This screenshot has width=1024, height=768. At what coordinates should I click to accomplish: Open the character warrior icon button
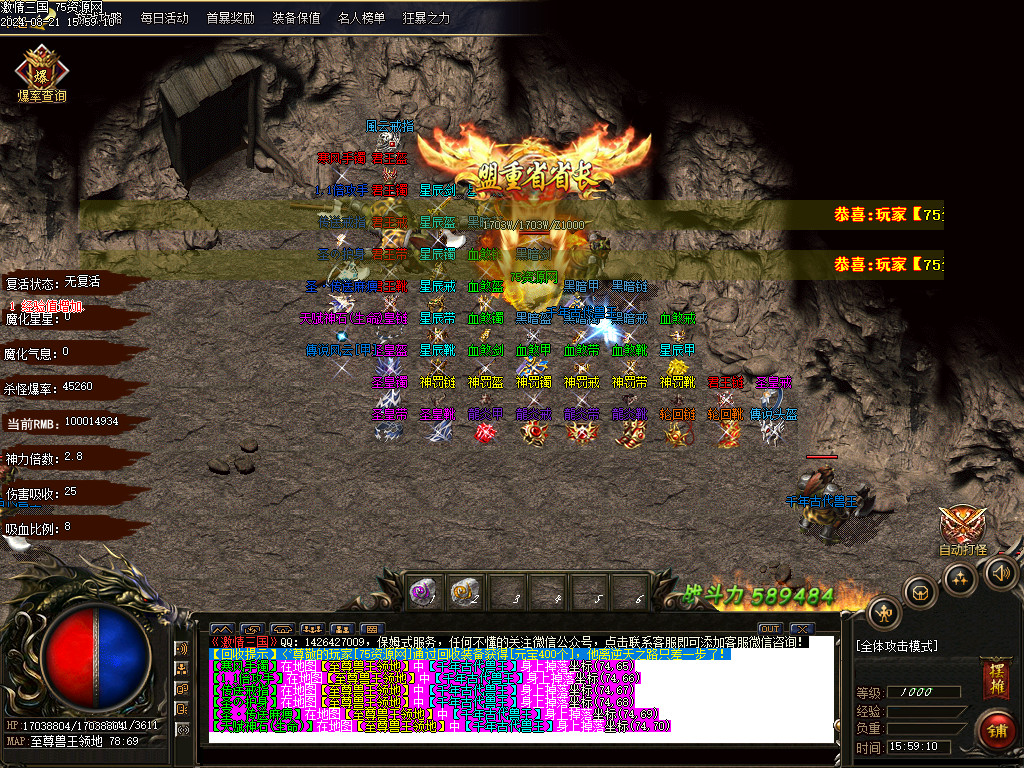click(x=884, y=612)
